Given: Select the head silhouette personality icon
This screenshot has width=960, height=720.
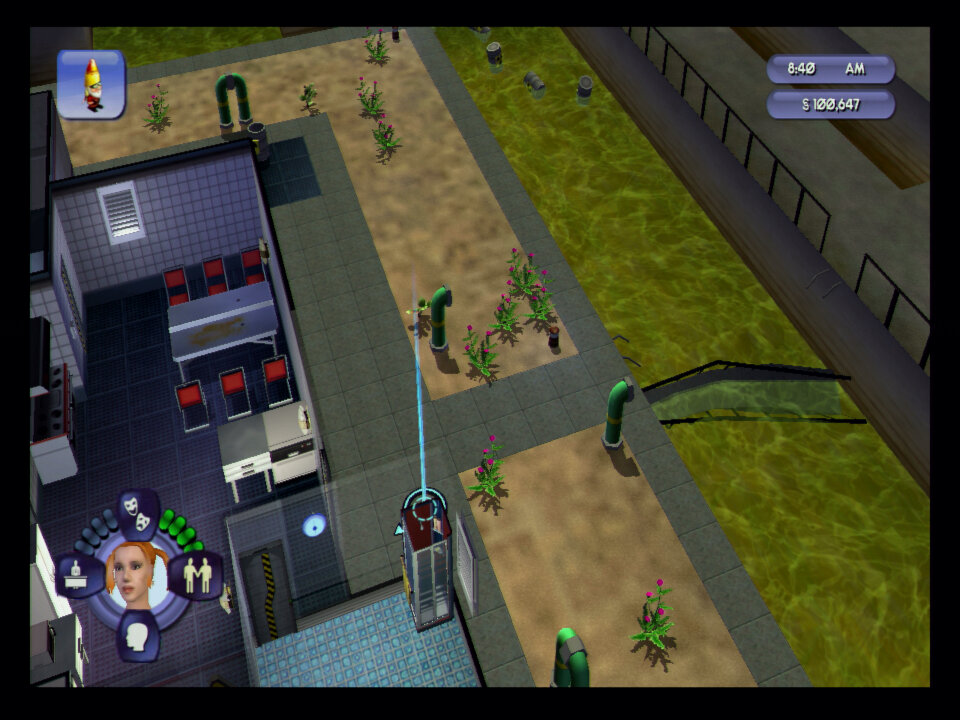Looking at the screenshot, I should click(x=138, y=635).
